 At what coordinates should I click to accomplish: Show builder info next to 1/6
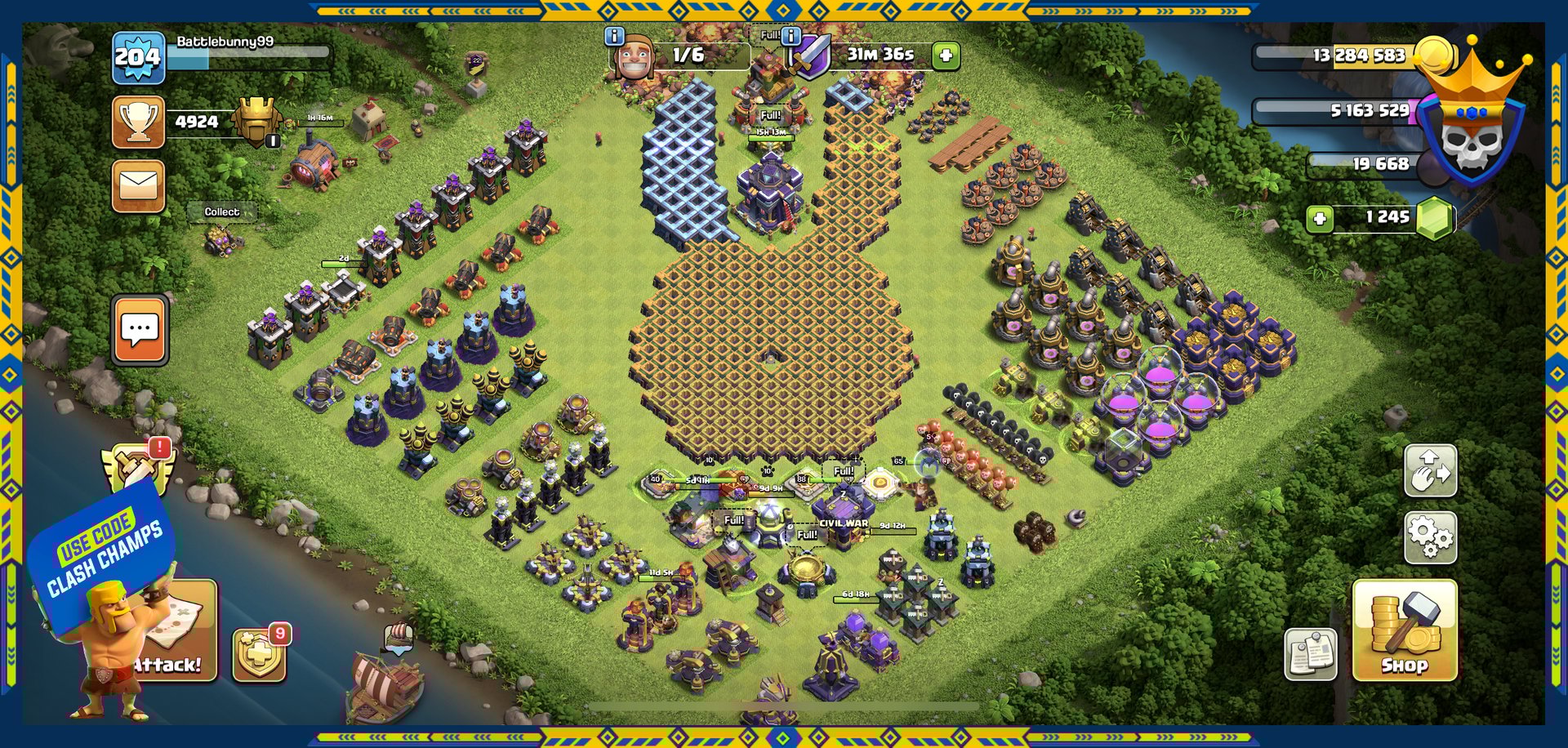[x=613, y=36]
